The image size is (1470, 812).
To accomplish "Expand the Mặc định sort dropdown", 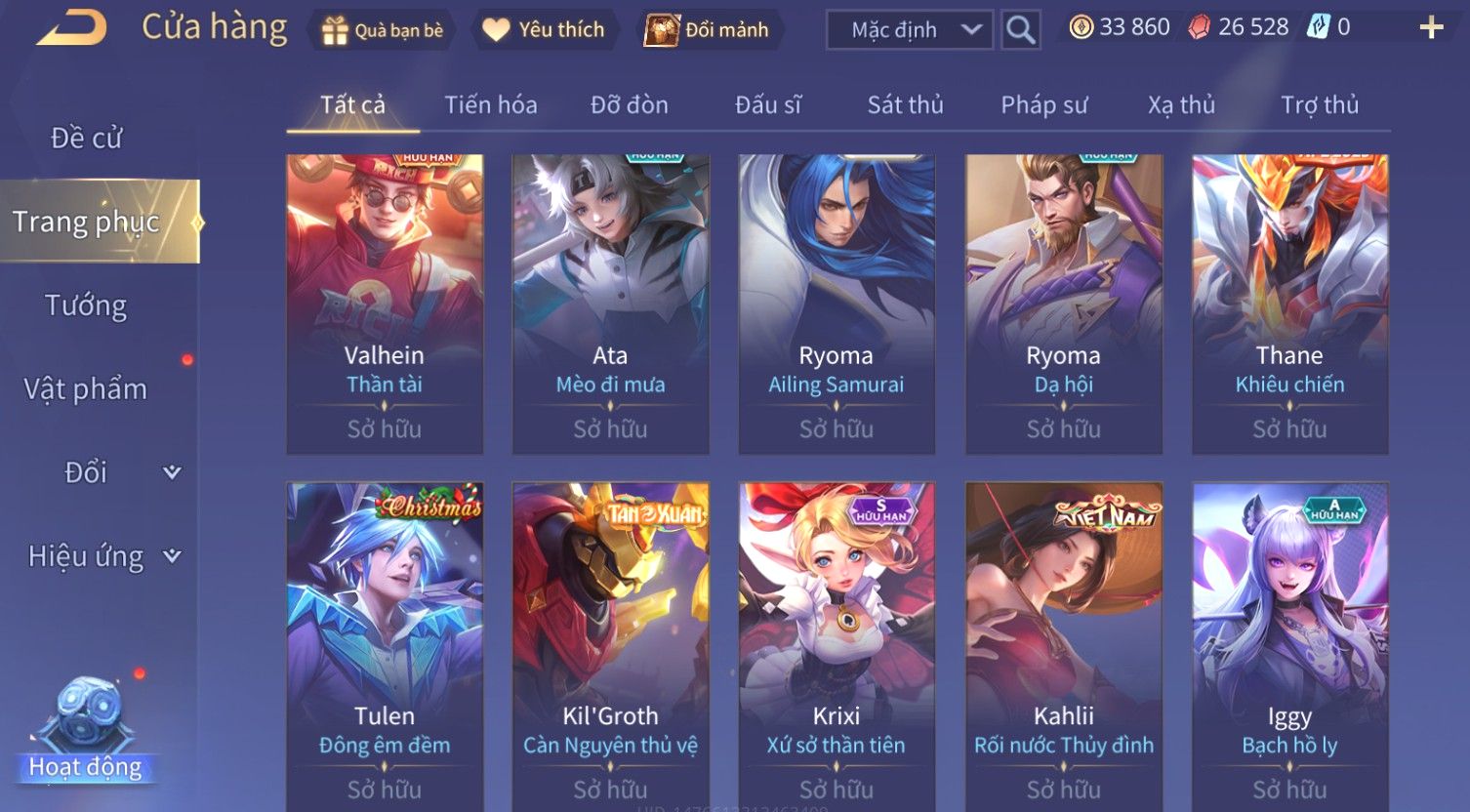I will coord(910,30).
